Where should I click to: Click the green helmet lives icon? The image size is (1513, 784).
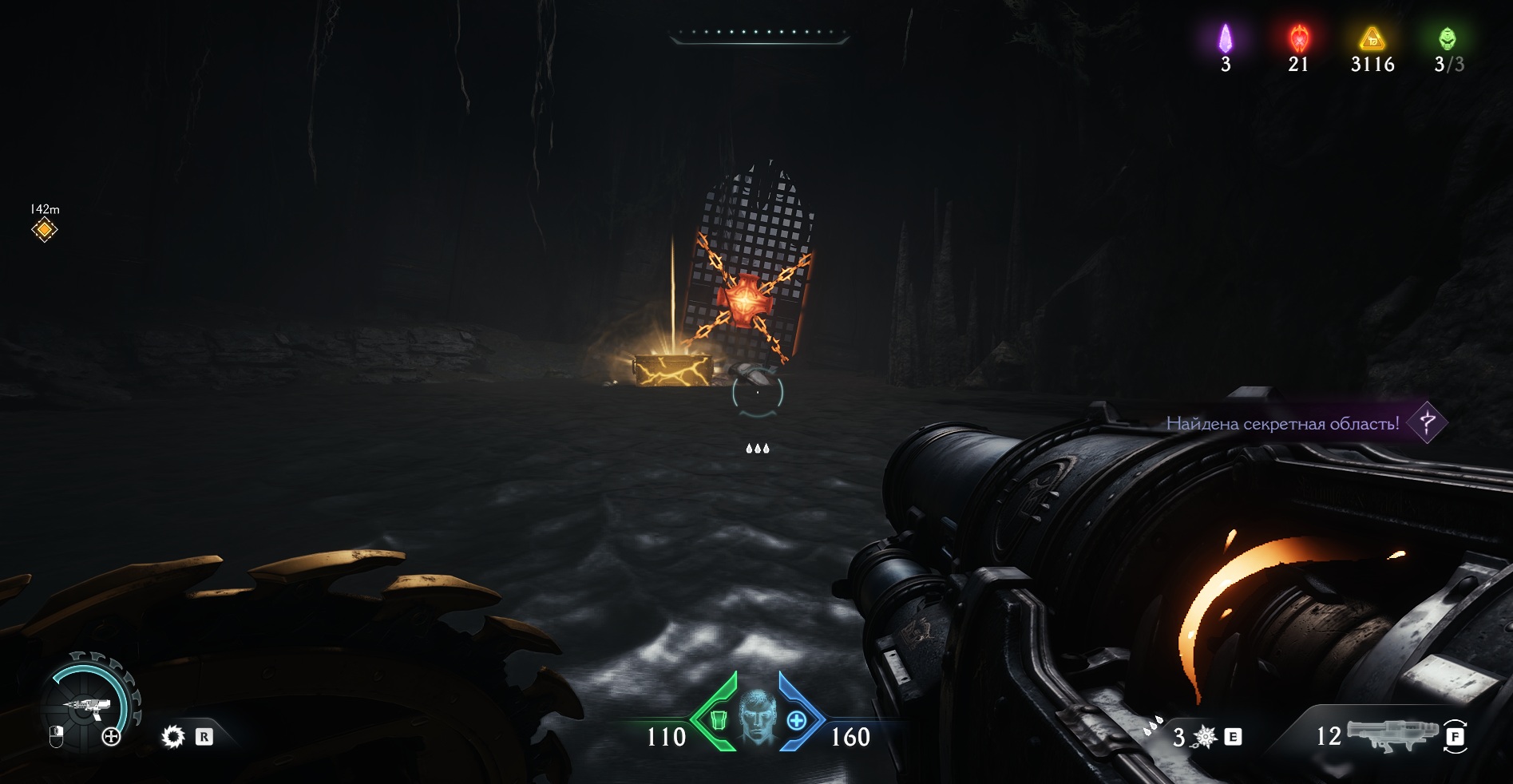(1447, 38)
